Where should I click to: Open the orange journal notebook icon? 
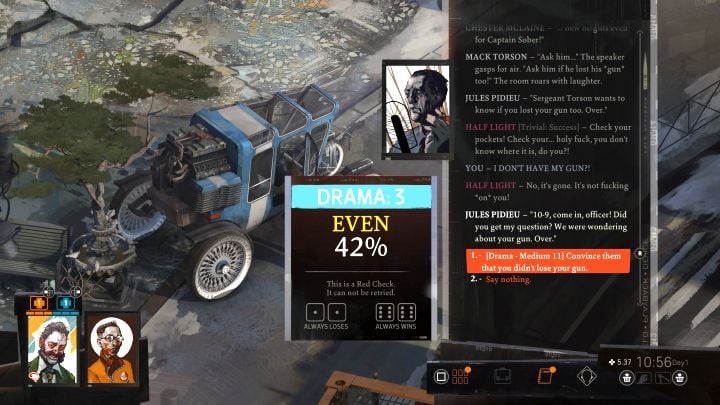[x=545, y=378]
